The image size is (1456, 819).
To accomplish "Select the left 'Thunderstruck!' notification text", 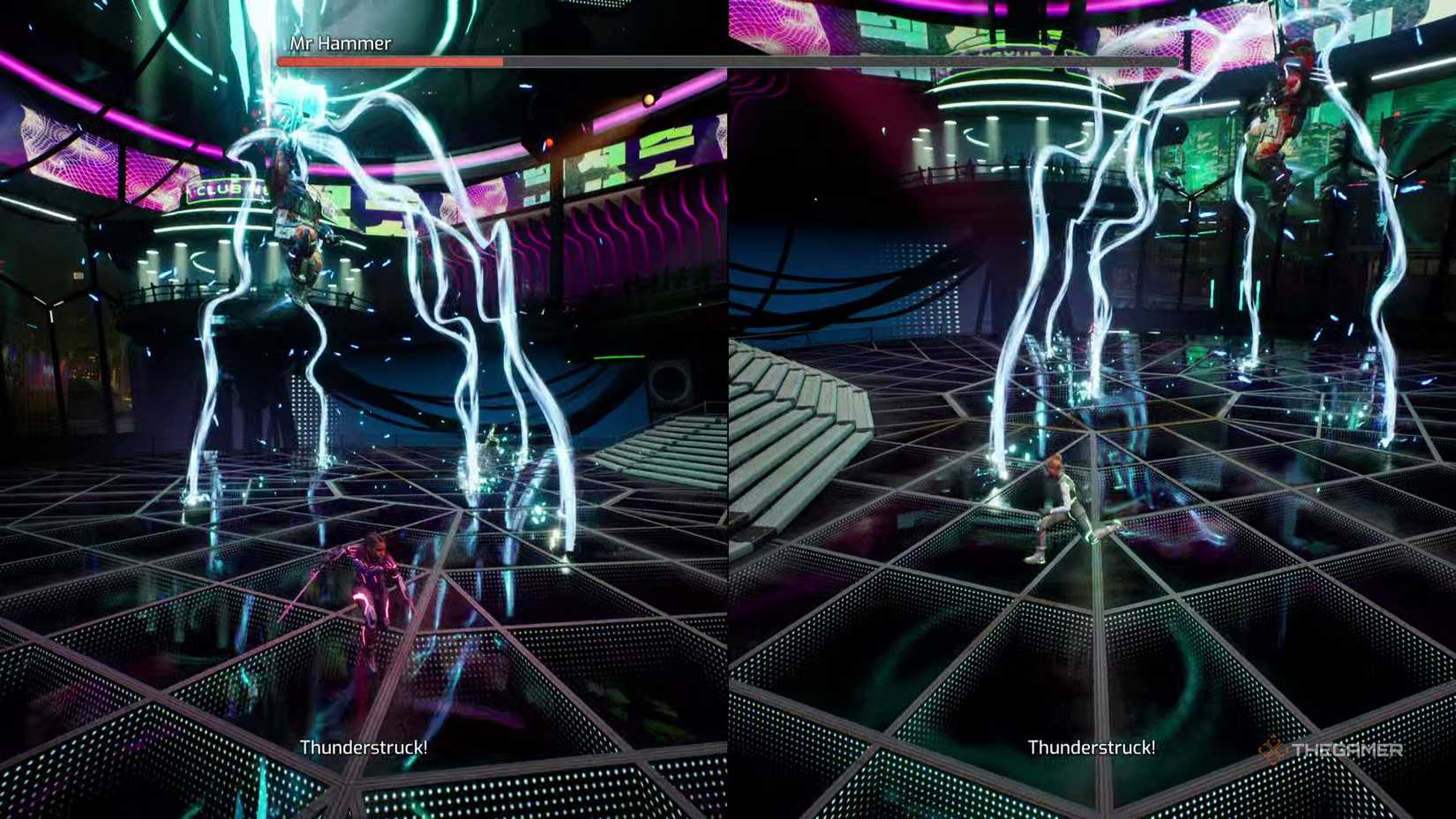I will pyautogui.click(x=364, y=747).
